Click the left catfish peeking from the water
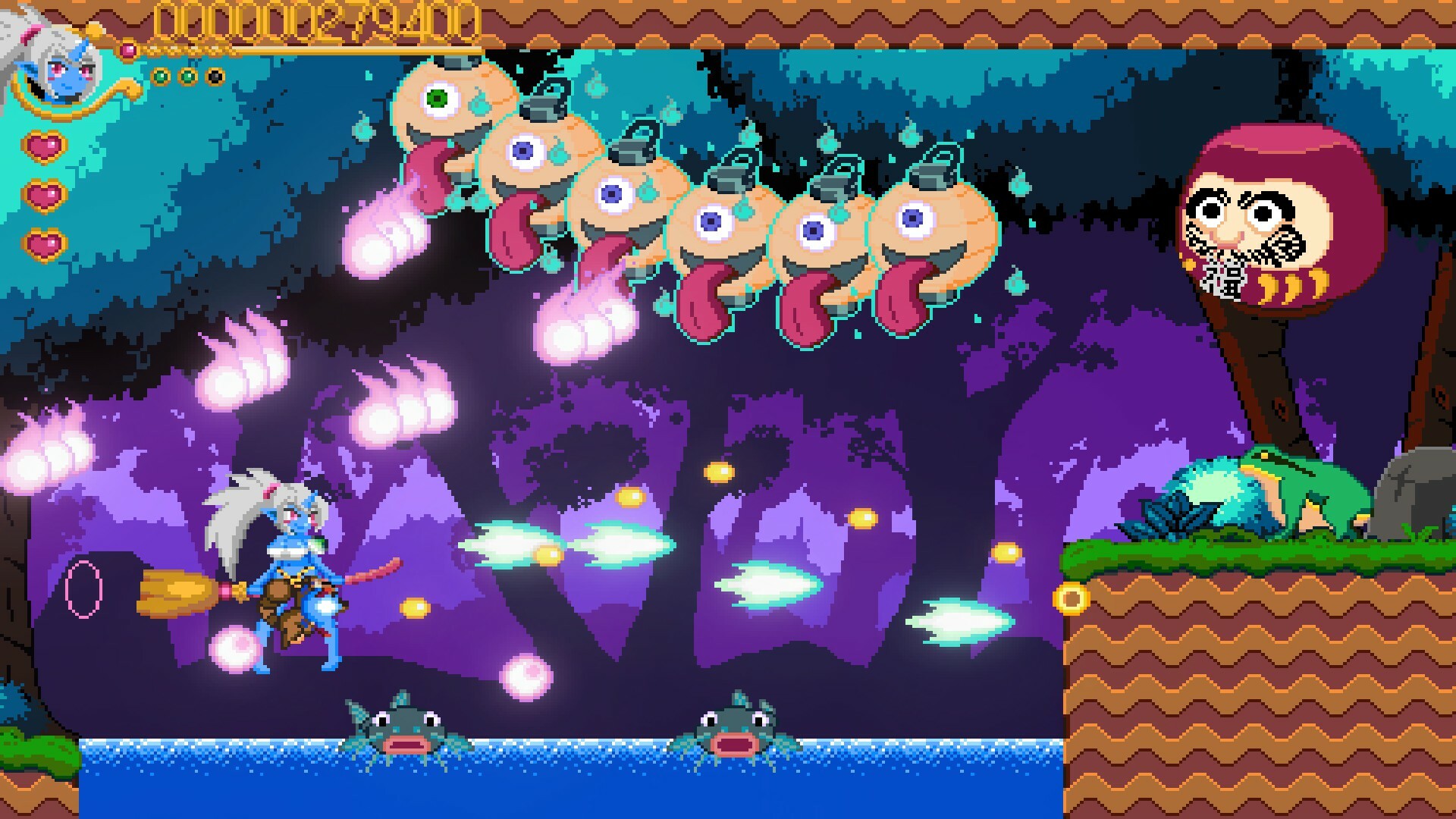1456x819 pixels. [x=406, y=732]
